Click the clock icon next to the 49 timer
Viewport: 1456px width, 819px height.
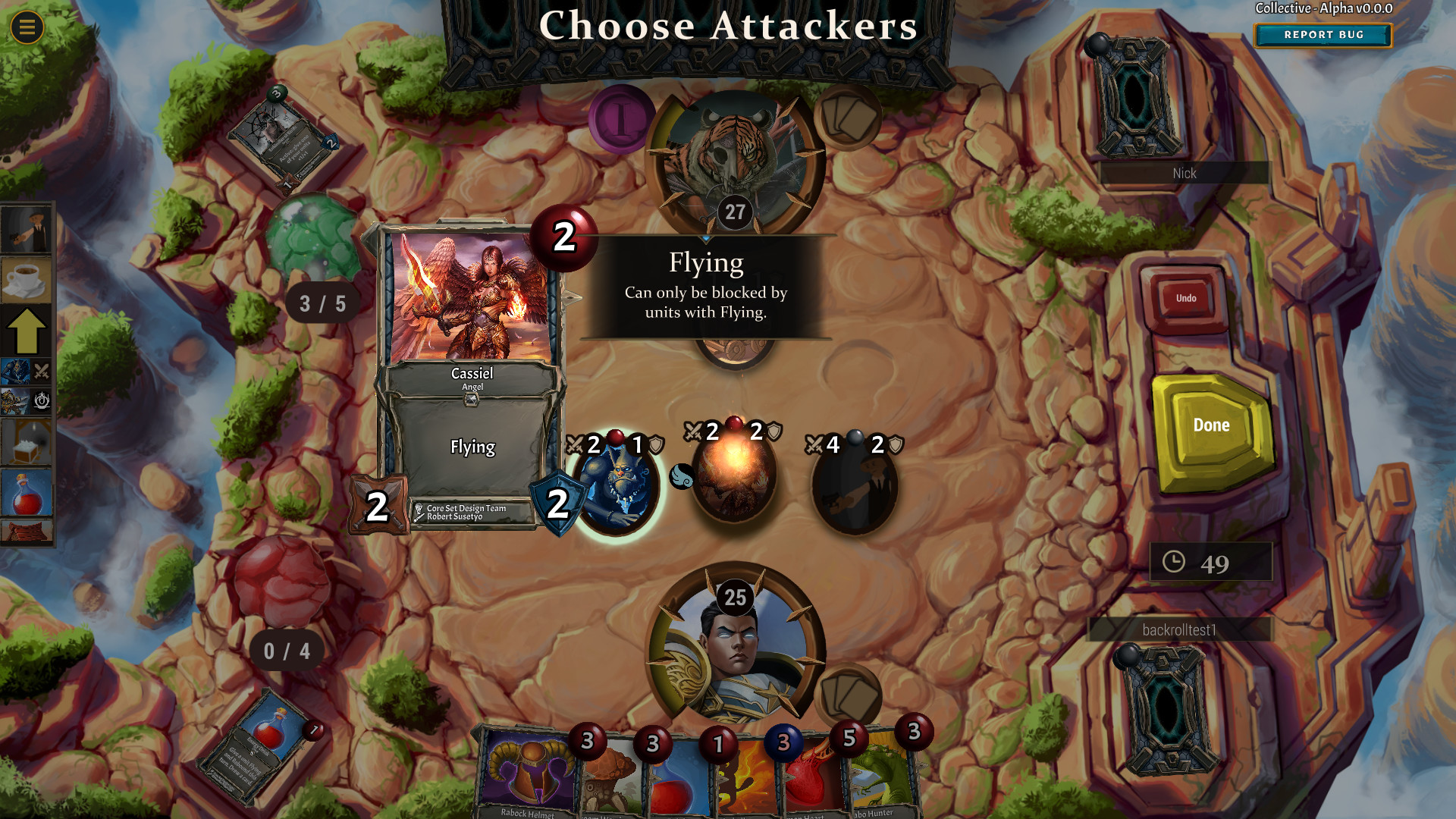tap(1175, 561)
